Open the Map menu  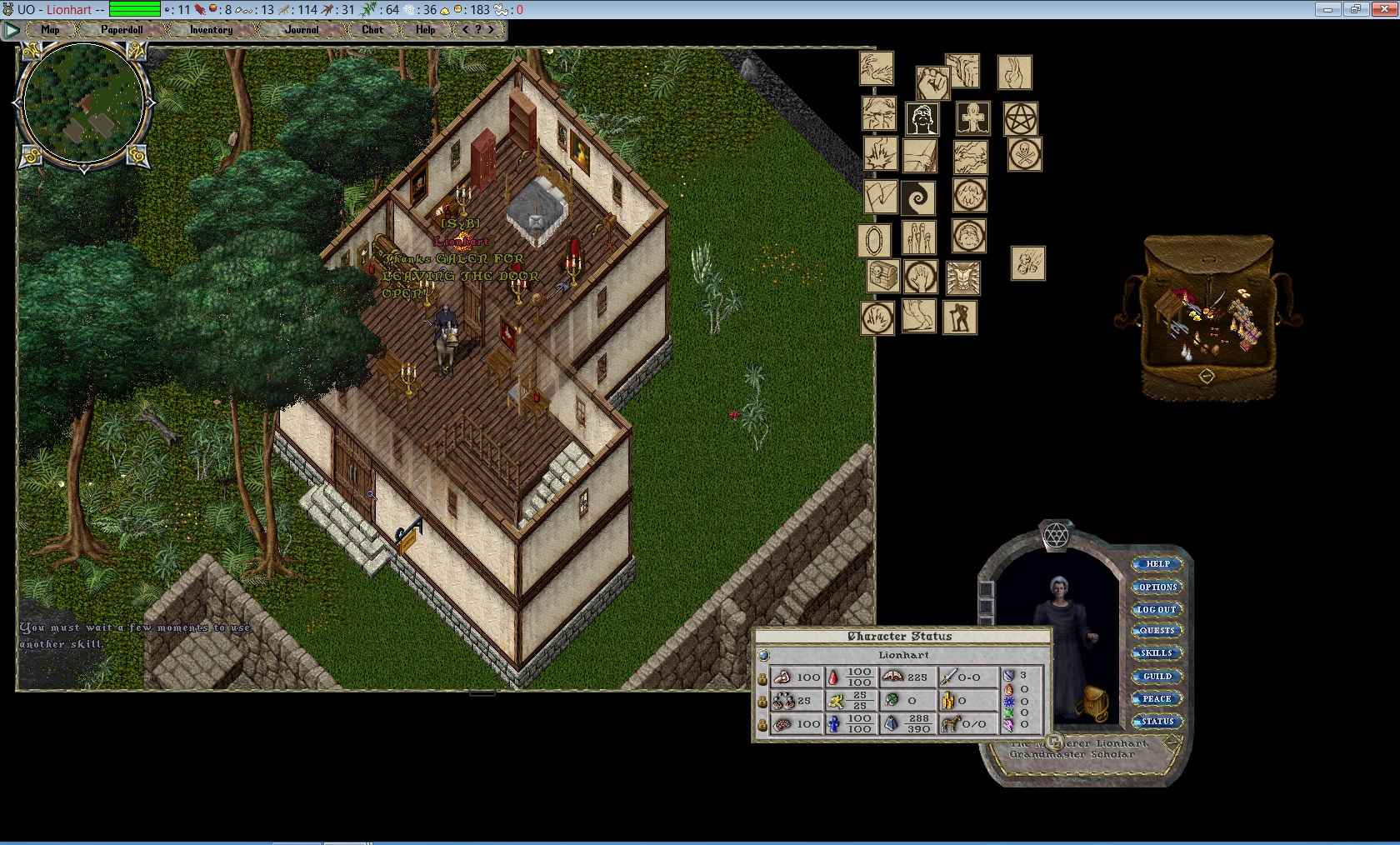50,30
